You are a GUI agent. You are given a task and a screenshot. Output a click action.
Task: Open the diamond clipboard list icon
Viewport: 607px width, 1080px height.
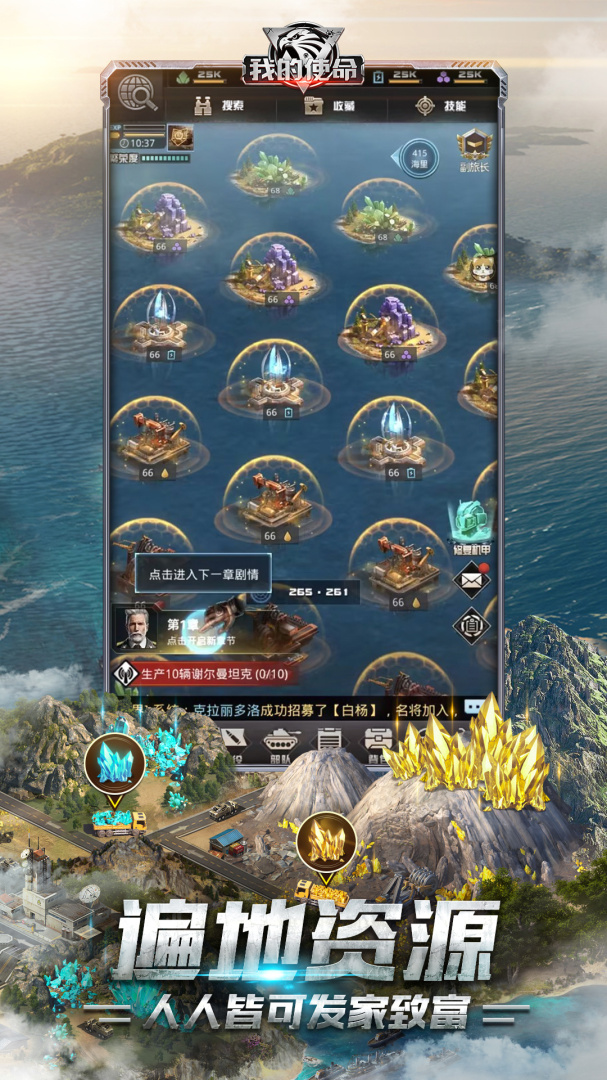(471, 626)
